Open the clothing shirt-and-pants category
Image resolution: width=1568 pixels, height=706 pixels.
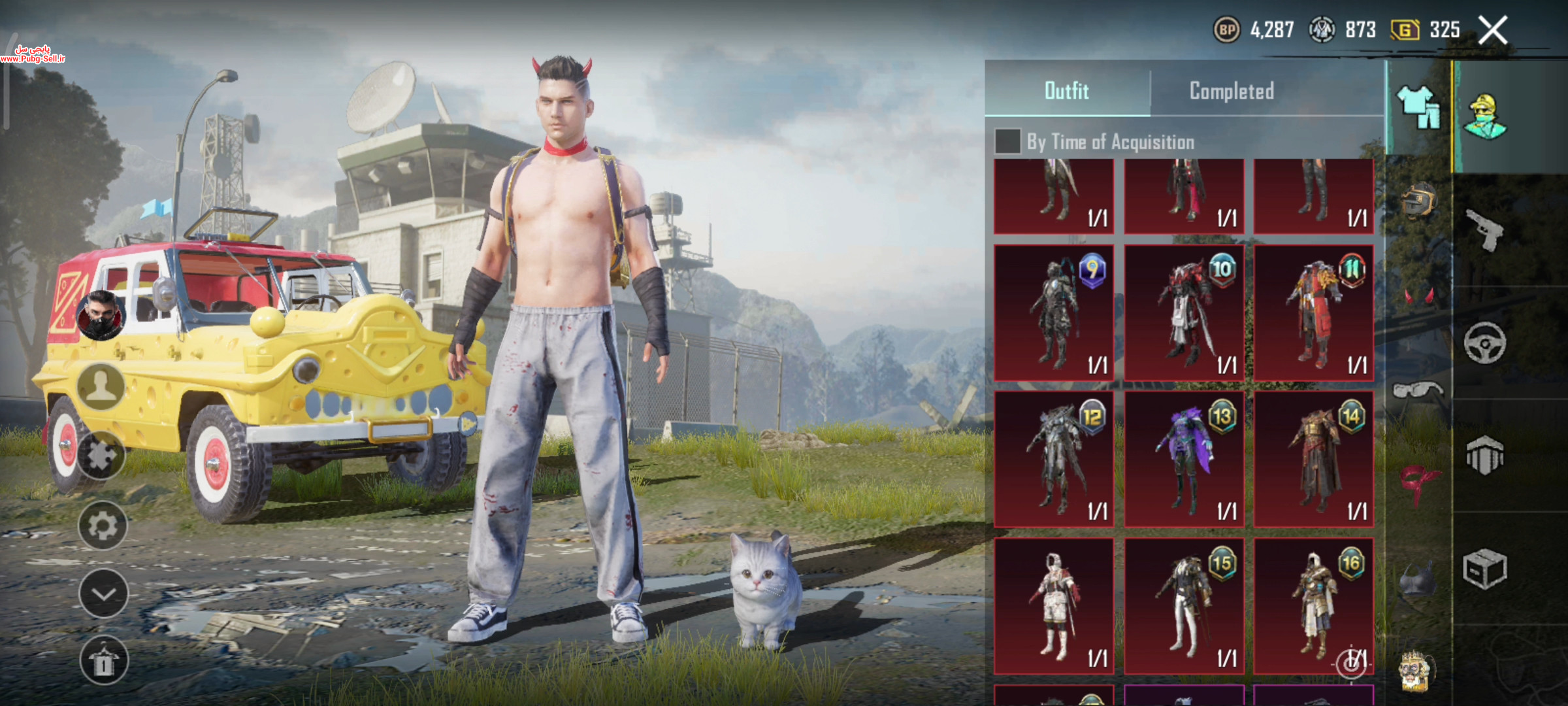[1418, 108]
